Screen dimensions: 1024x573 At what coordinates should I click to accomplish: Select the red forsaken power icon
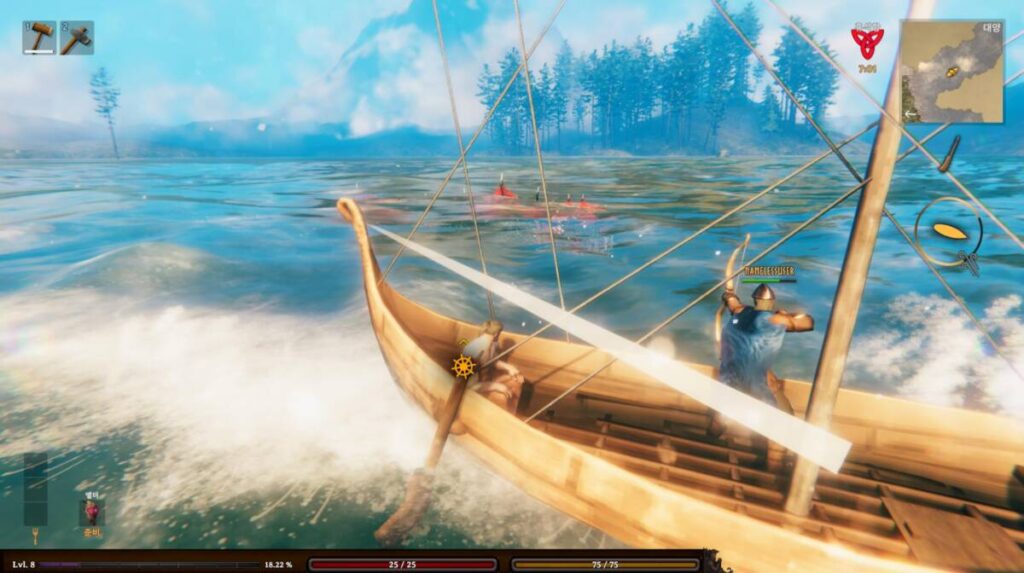[x=92, y=512]
